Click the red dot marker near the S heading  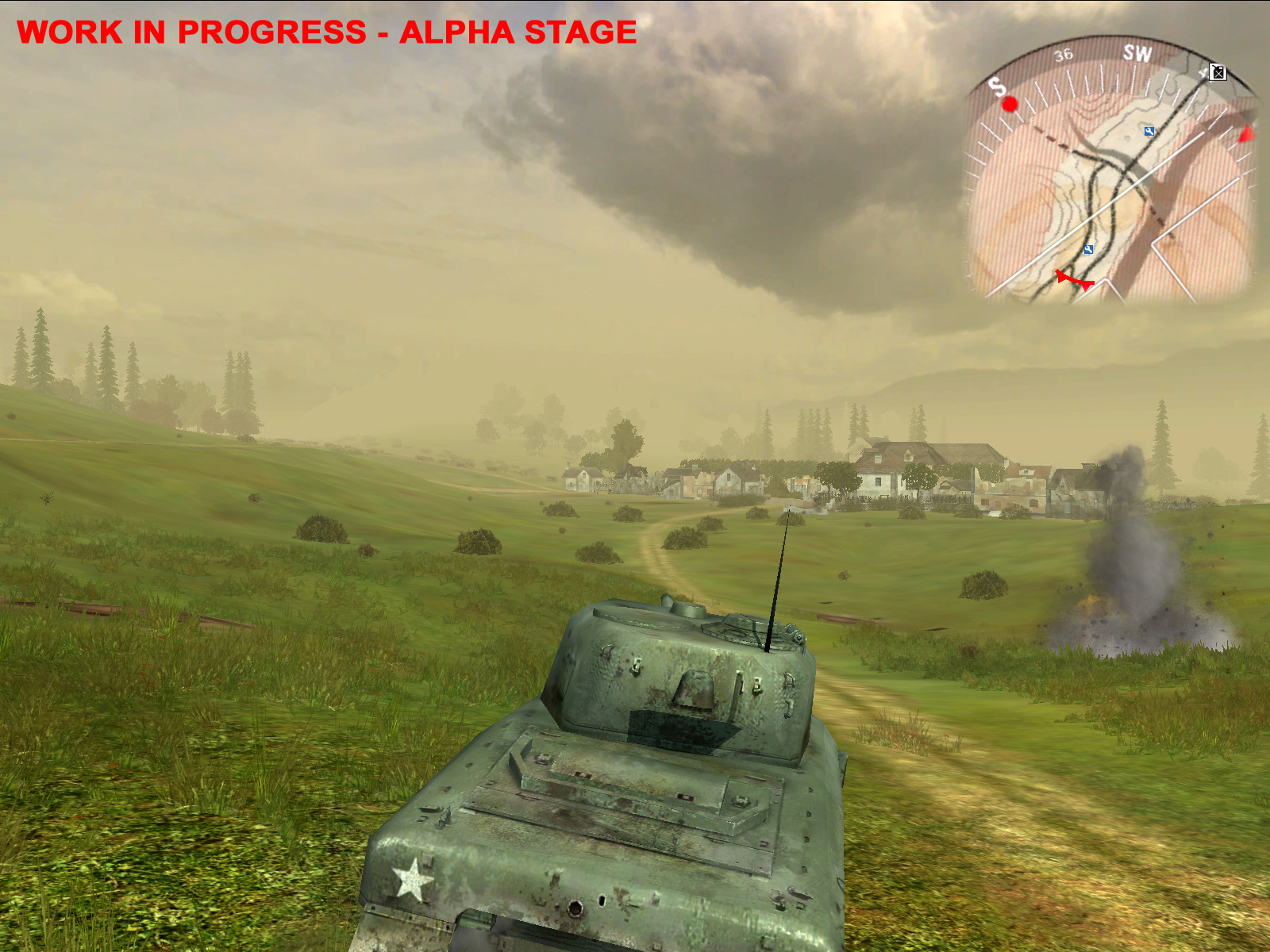(1010, 105)
